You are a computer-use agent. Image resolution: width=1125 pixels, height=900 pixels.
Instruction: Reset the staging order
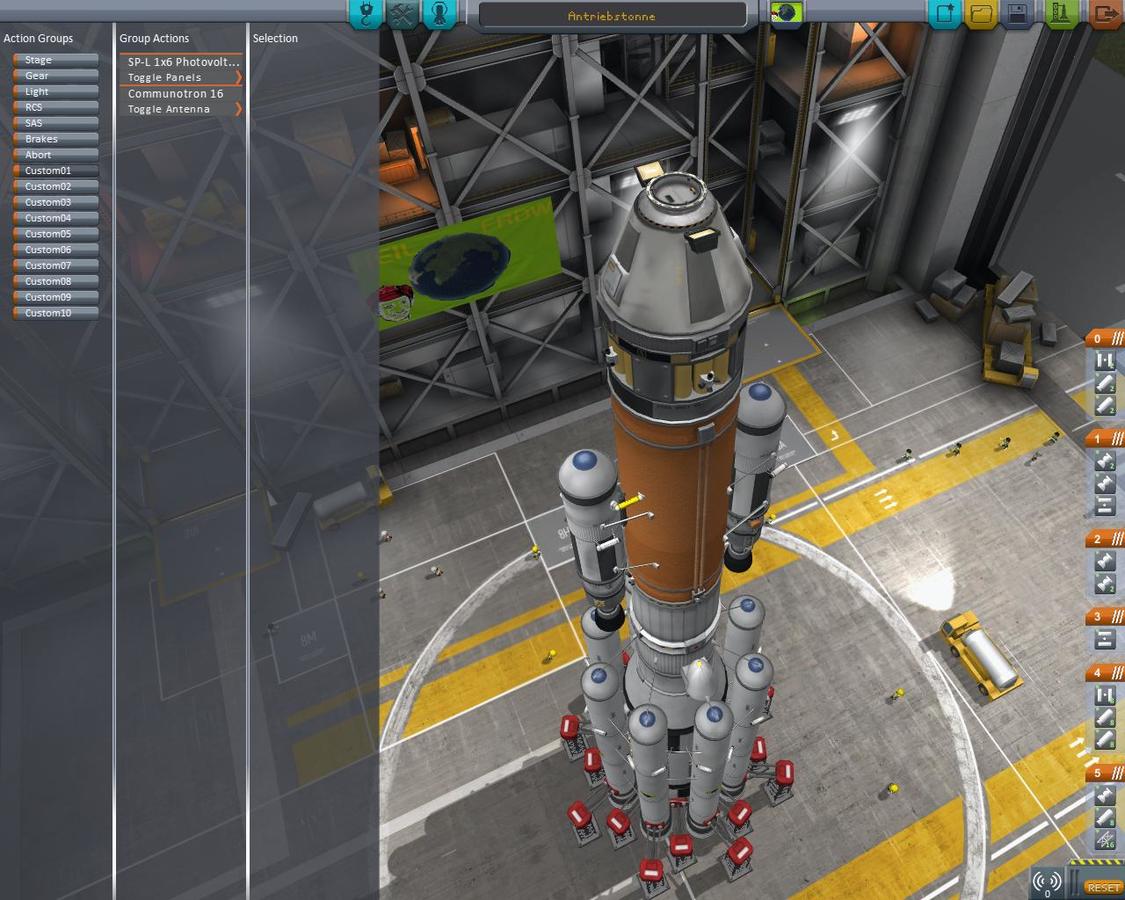click(1103, 887)
